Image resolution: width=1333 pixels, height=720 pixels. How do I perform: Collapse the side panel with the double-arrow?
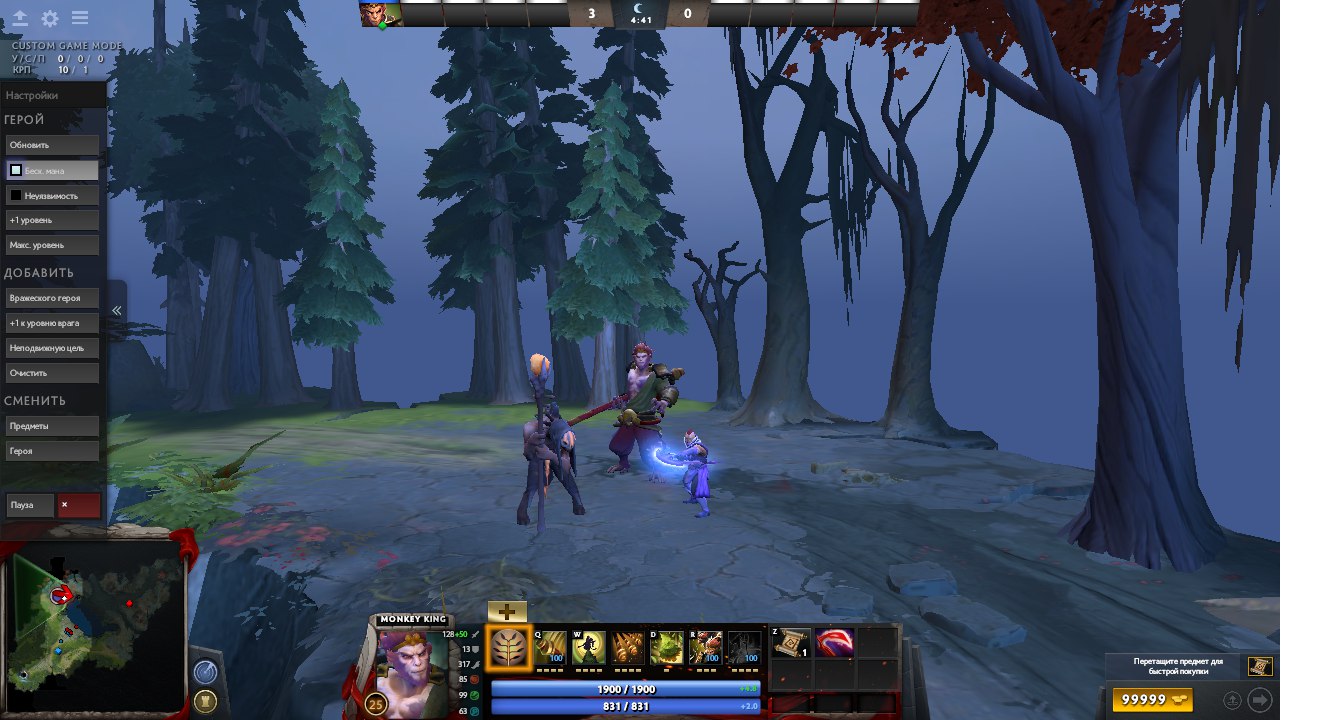pos(116,311)
